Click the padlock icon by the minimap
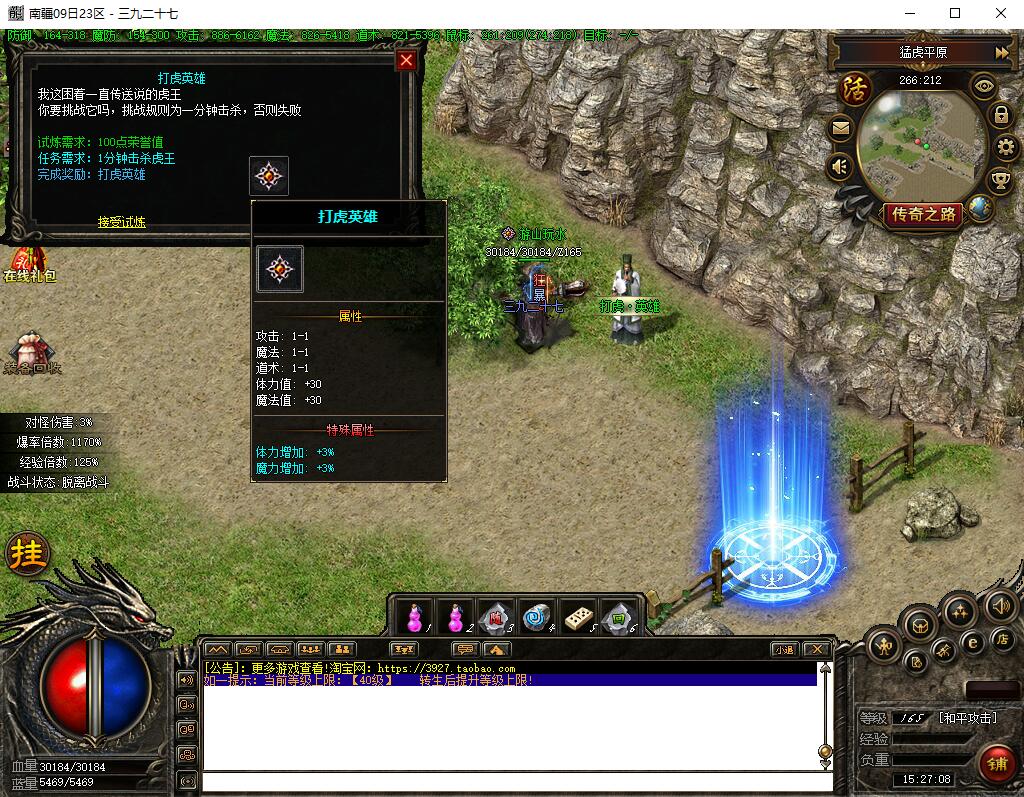The width and height of the screenshot is (1024, 797). pos(1001,115)
